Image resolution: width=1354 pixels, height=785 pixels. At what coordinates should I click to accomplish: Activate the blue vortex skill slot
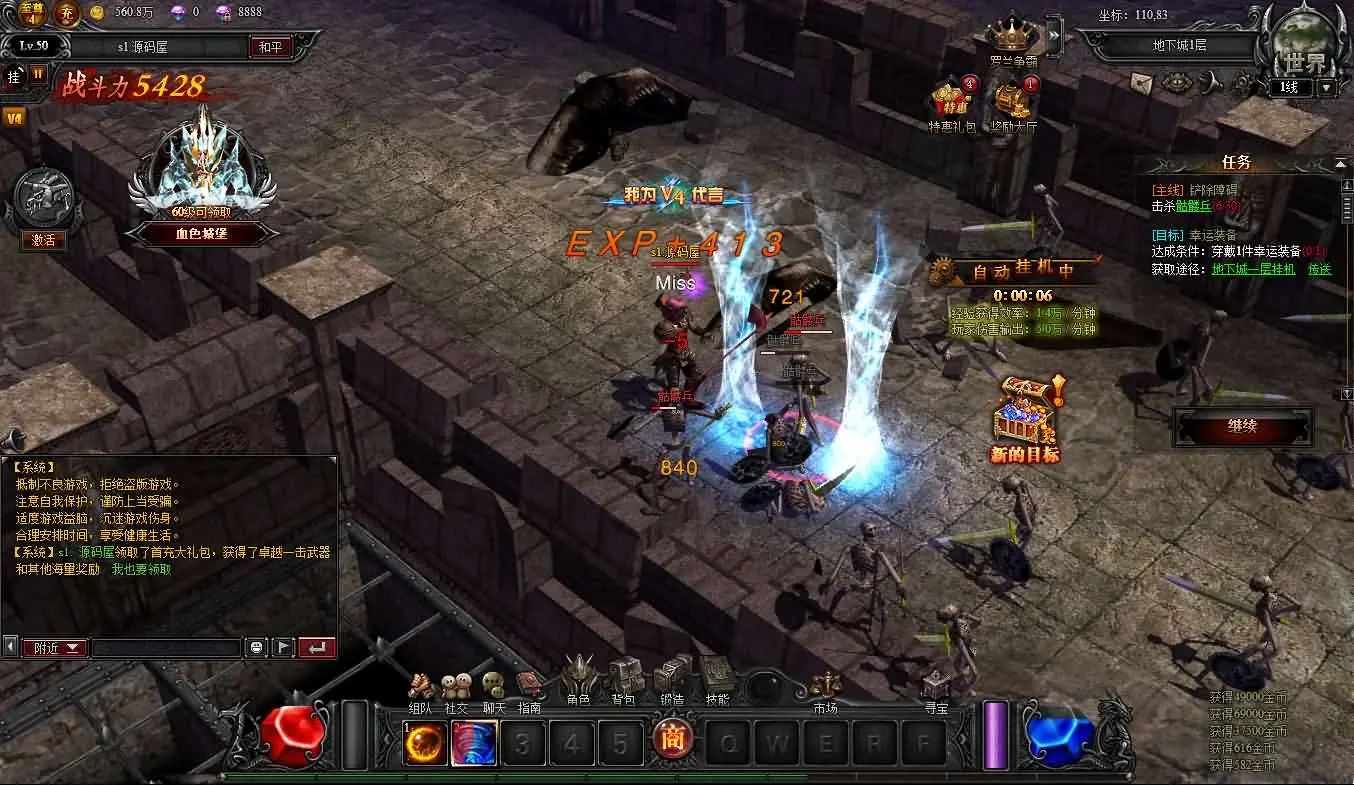point(474,743)
